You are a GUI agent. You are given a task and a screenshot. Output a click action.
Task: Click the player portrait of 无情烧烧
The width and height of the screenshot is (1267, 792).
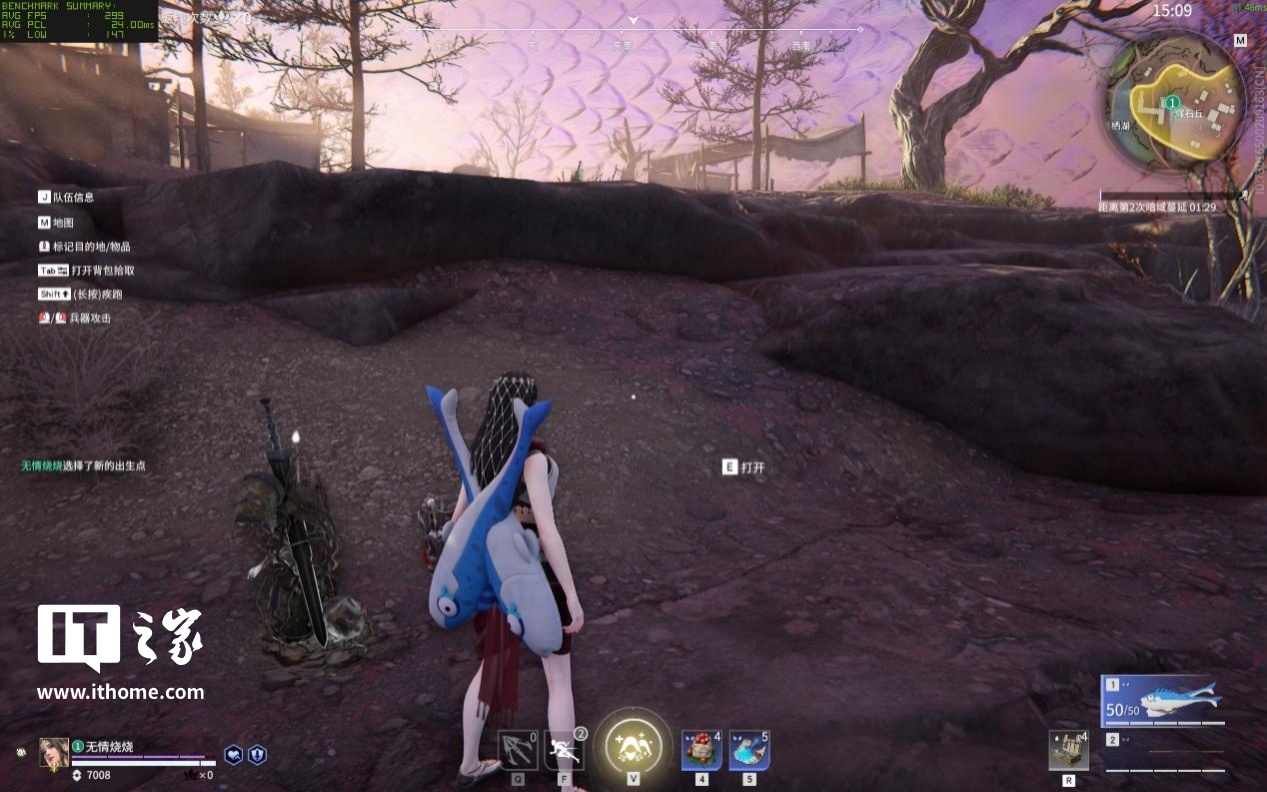[x=54, y=753]
